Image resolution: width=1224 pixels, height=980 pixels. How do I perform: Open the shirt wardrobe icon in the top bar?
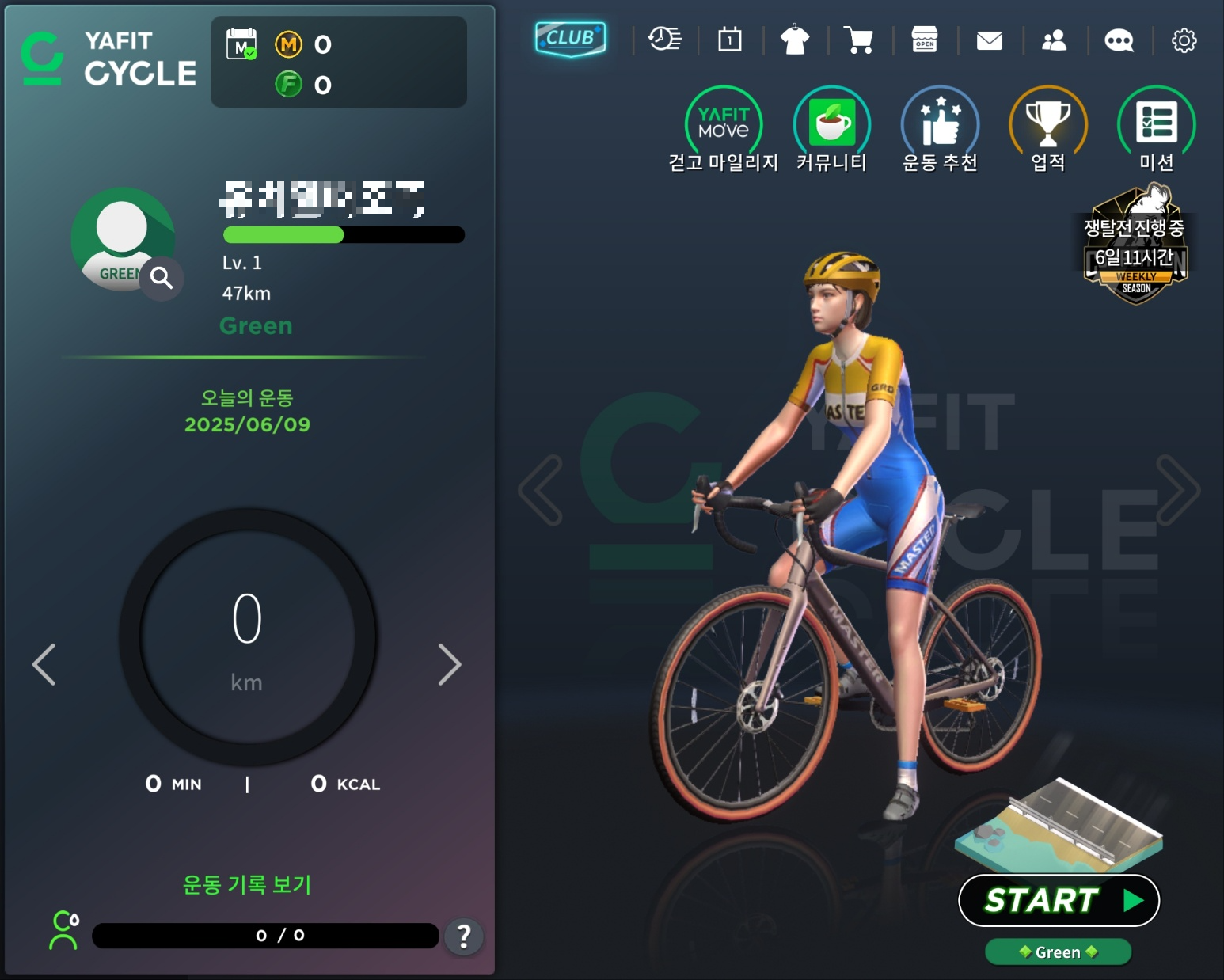(x=795, y=39)
